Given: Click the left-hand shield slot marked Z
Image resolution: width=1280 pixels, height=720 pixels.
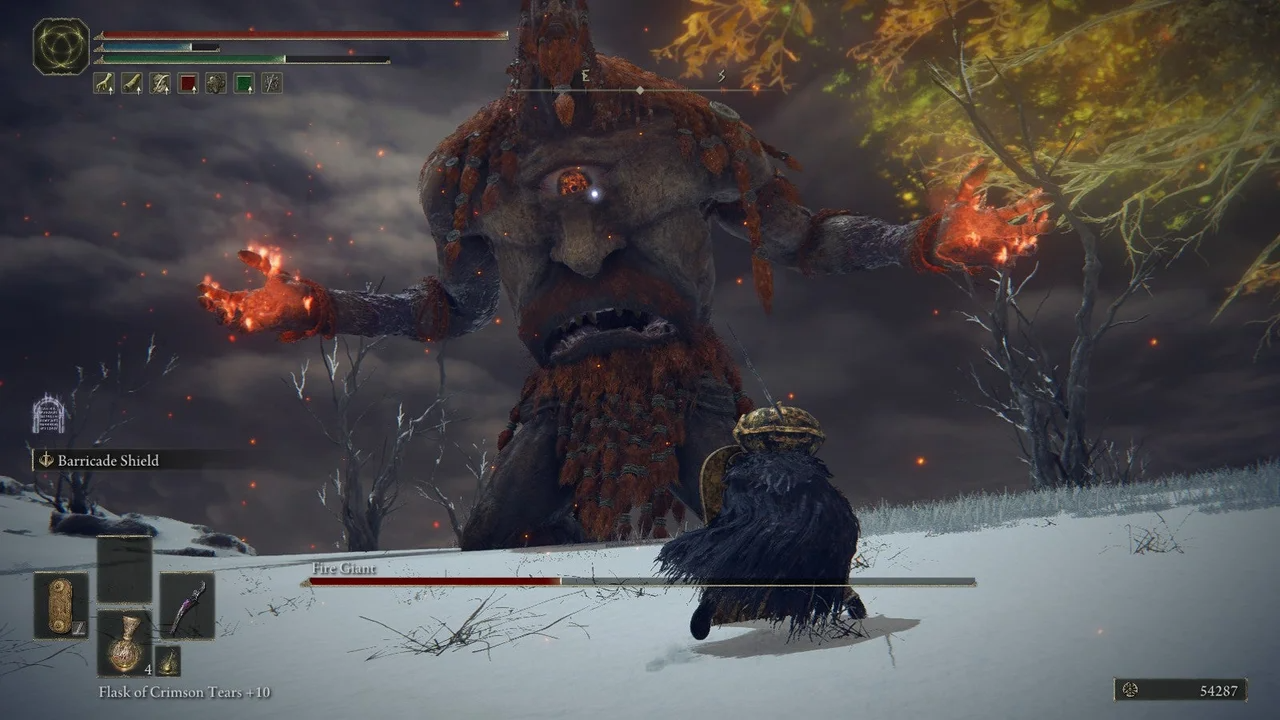Looking at the screenshot, I should click(x=60, y=603).
